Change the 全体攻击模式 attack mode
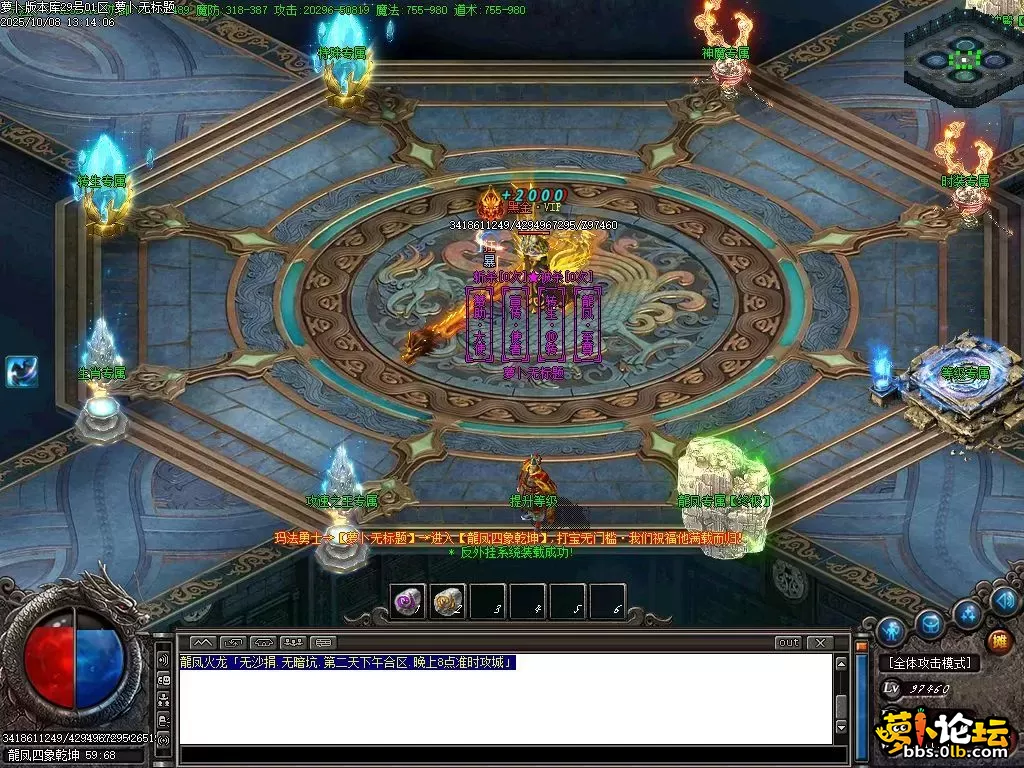The image size is (1024, 768). click(929, 663)
